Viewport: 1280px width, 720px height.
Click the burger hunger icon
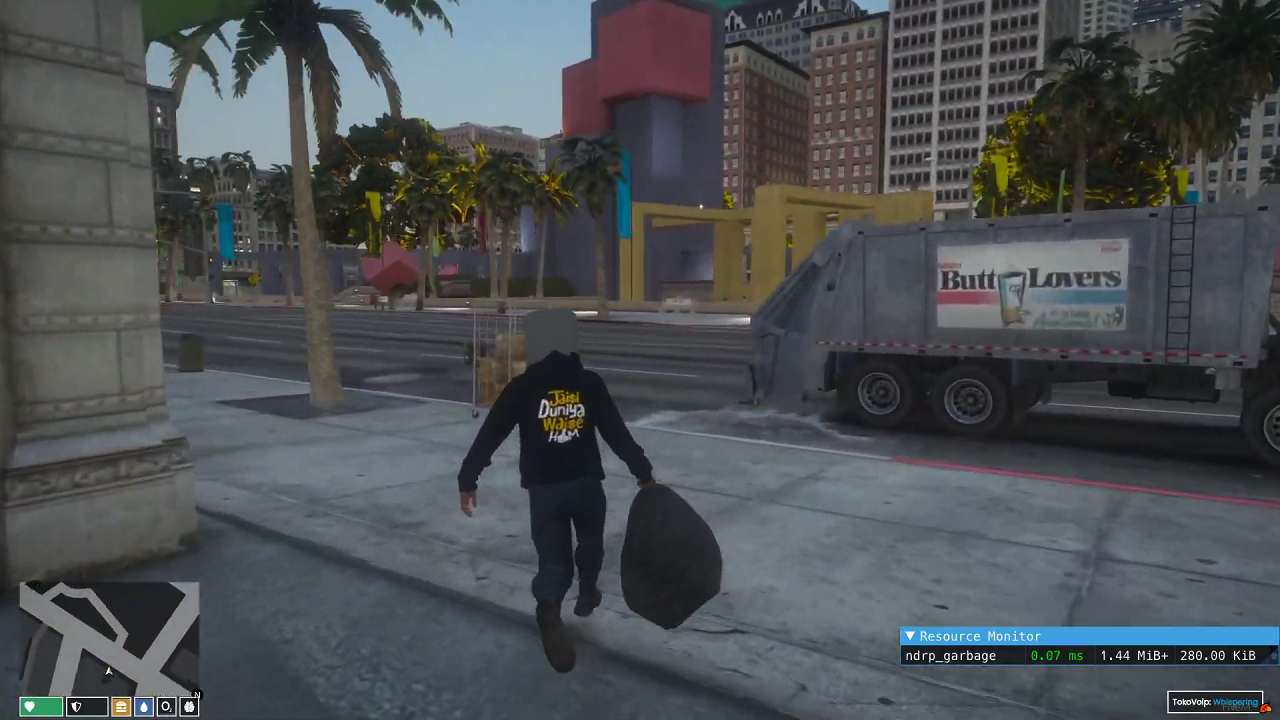pos(120,707)
